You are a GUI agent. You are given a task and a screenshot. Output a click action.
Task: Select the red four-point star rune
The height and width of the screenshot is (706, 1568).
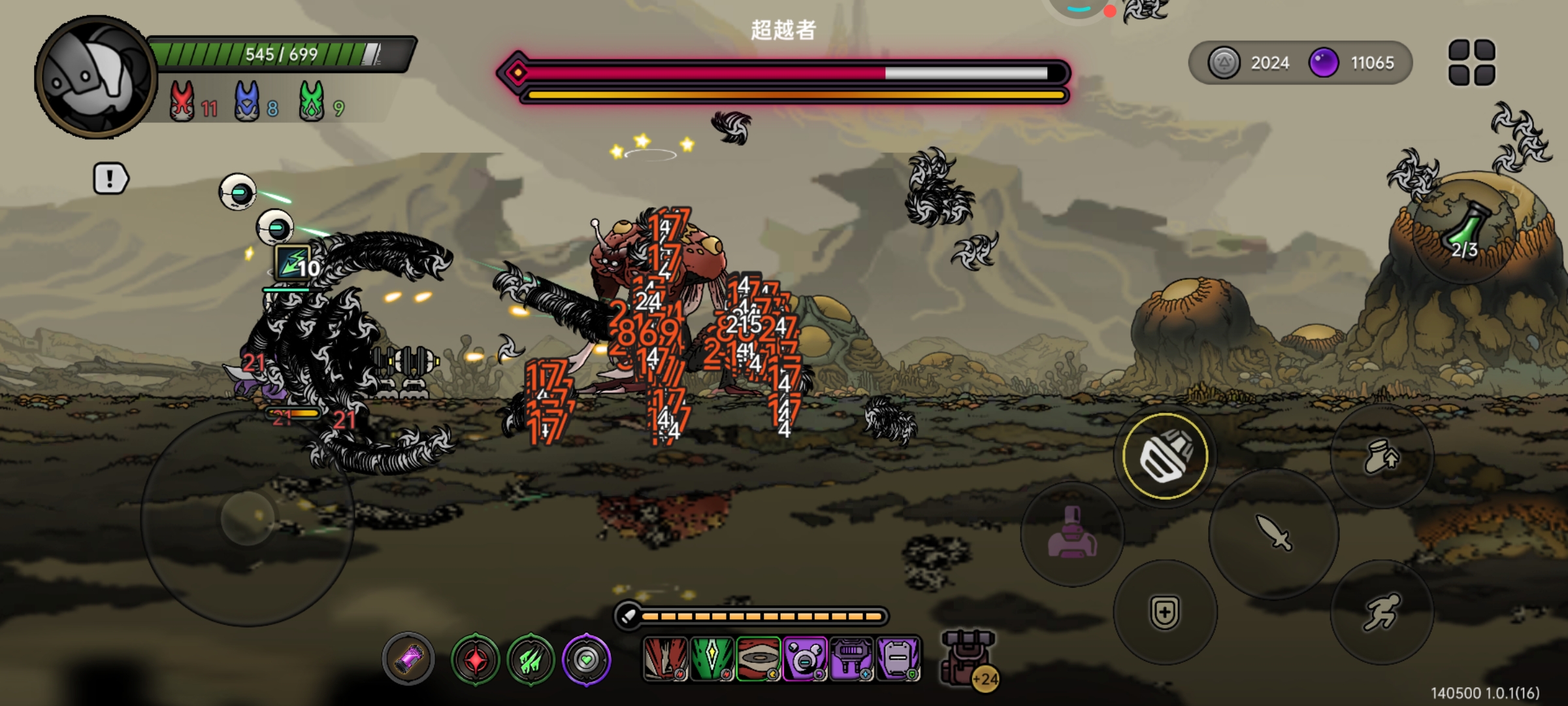click(475, 660)
